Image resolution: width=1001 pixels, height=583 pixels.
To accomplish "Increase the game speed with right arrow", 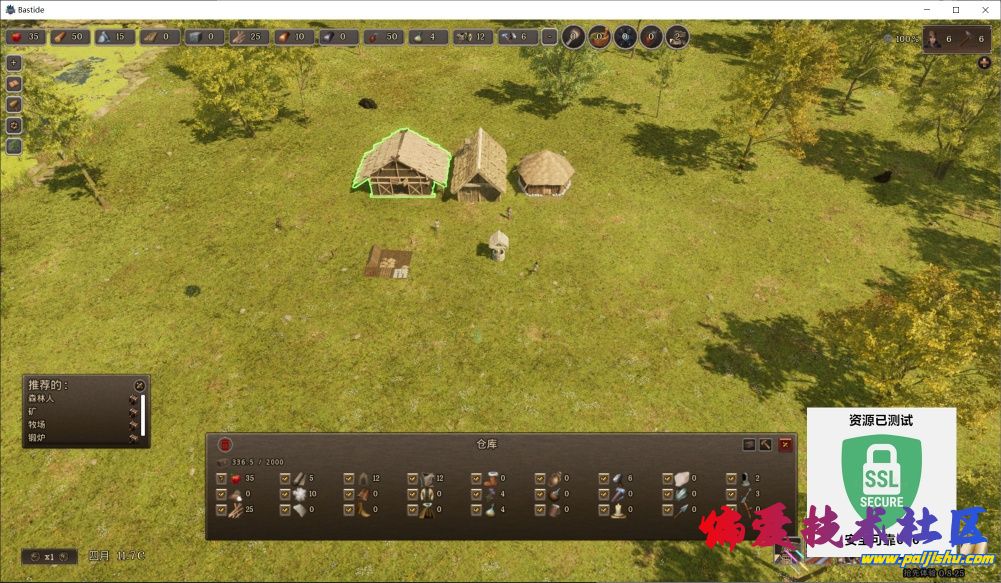I will click(63, 556).
